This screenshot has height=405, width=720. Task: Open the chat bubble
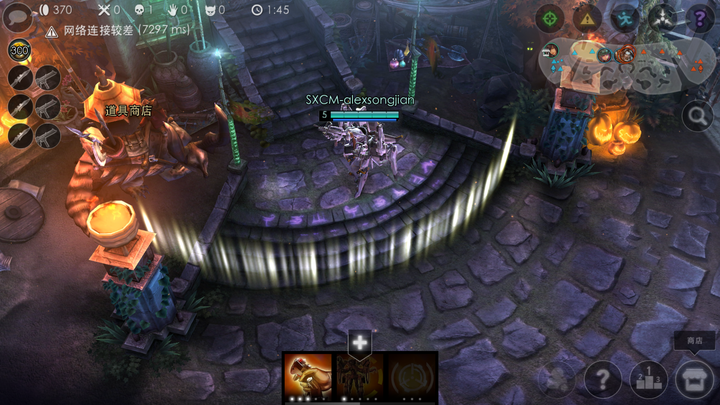[x=16, y=17]
